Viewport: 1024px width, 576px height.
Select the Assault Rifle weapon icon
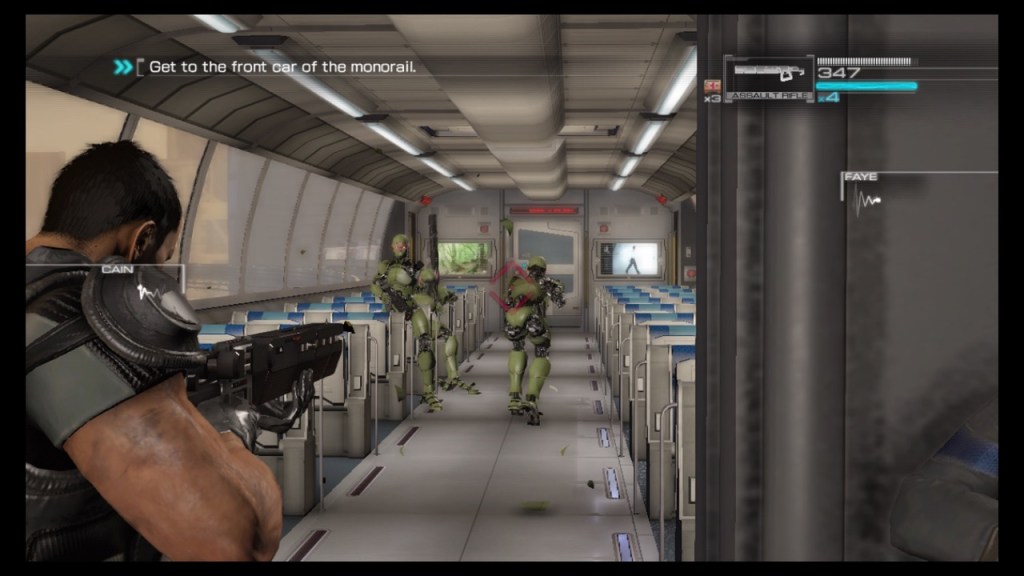[768, 74]
